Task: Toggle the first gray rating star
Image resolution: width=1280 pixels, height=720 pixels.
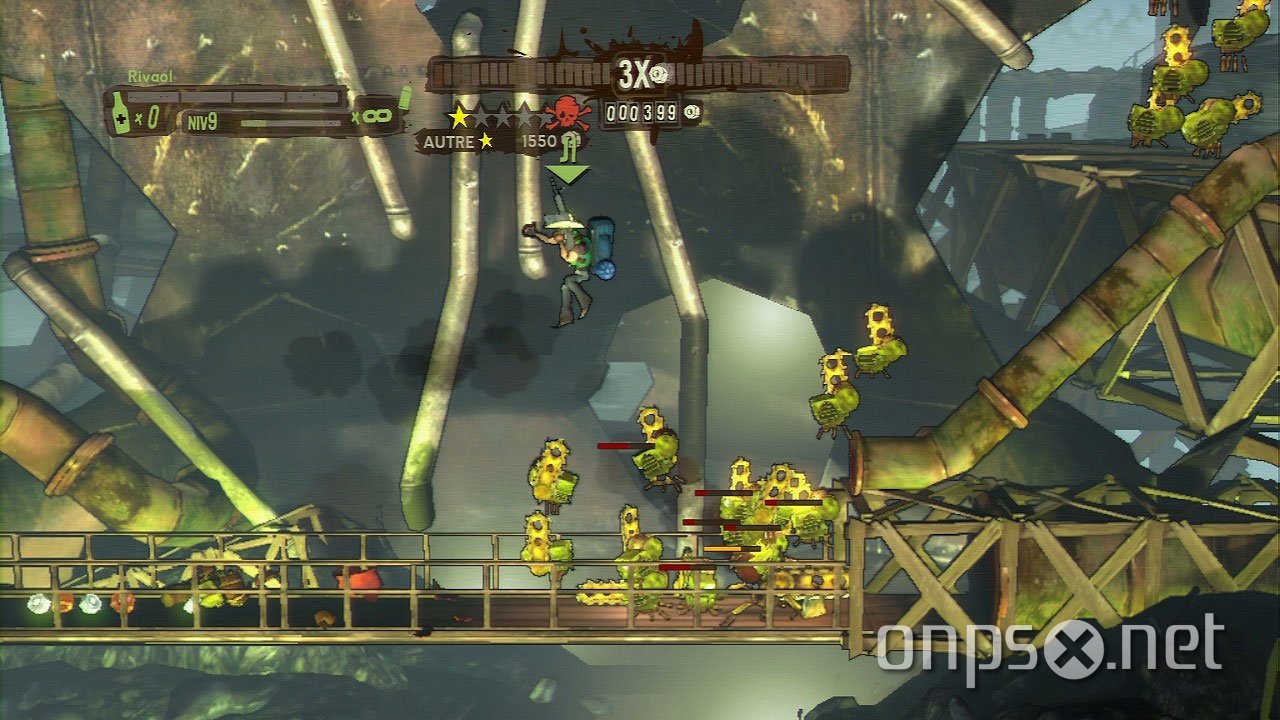Action: click(483, 115)
